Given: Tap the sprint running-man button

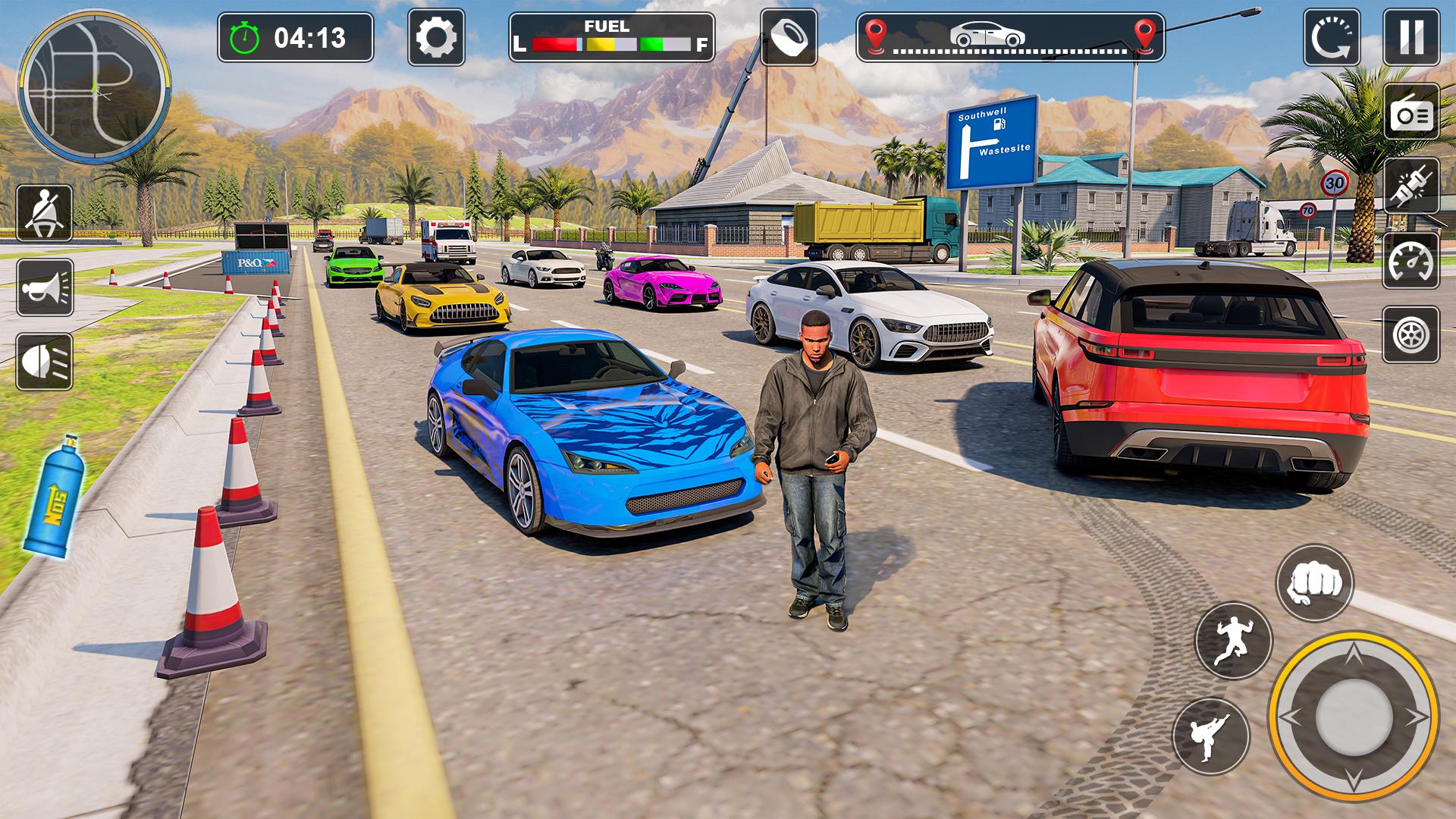Looking at the screenshot, I should click(1233, 641).
